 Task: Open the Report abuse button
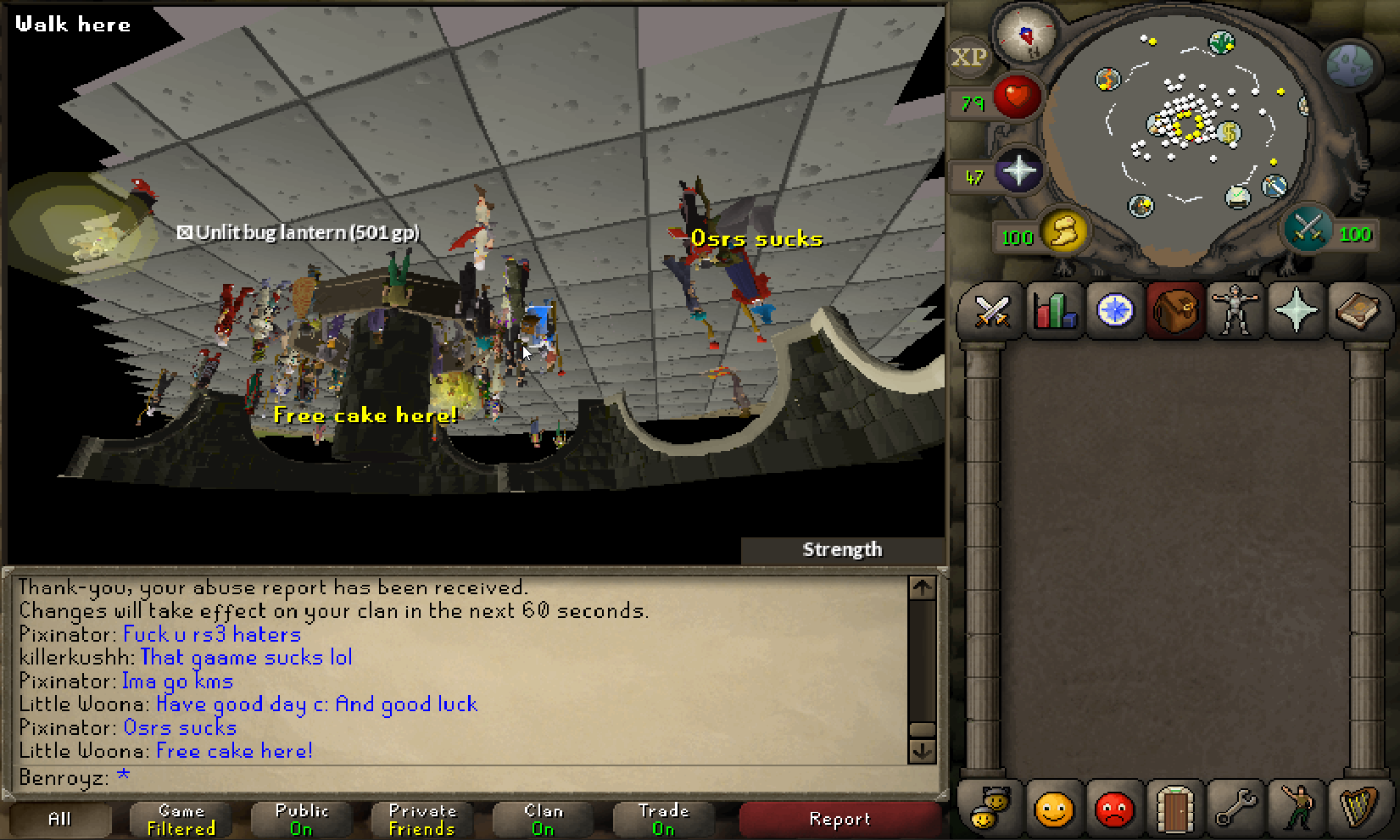click(839, 819)
